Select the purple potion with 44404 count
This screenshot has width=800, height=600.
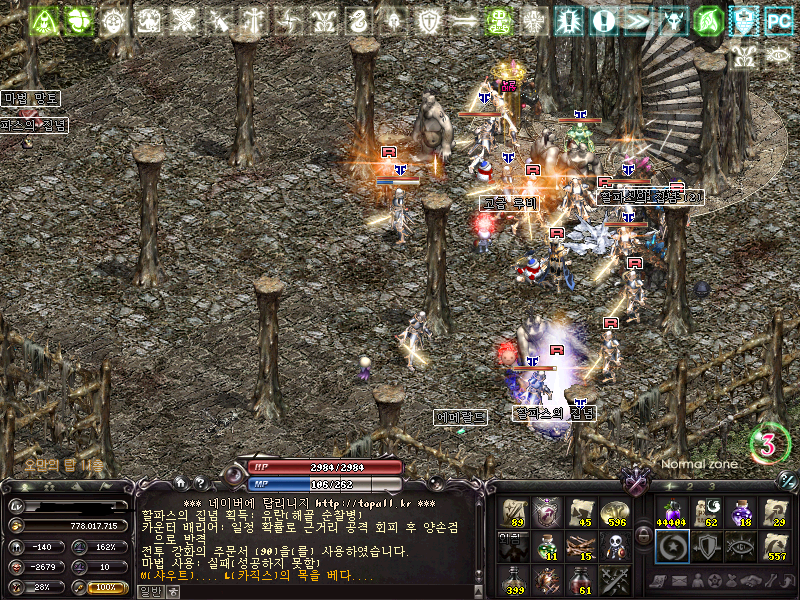point(671,512)
